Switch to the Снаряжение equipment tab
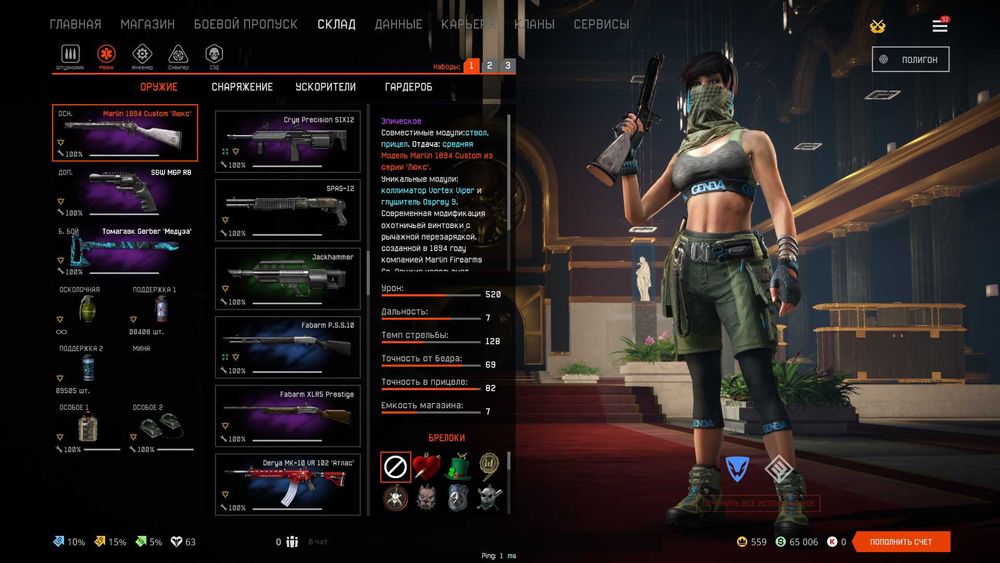The width and height of the screenshot is (1000, 563). (242, 87)
